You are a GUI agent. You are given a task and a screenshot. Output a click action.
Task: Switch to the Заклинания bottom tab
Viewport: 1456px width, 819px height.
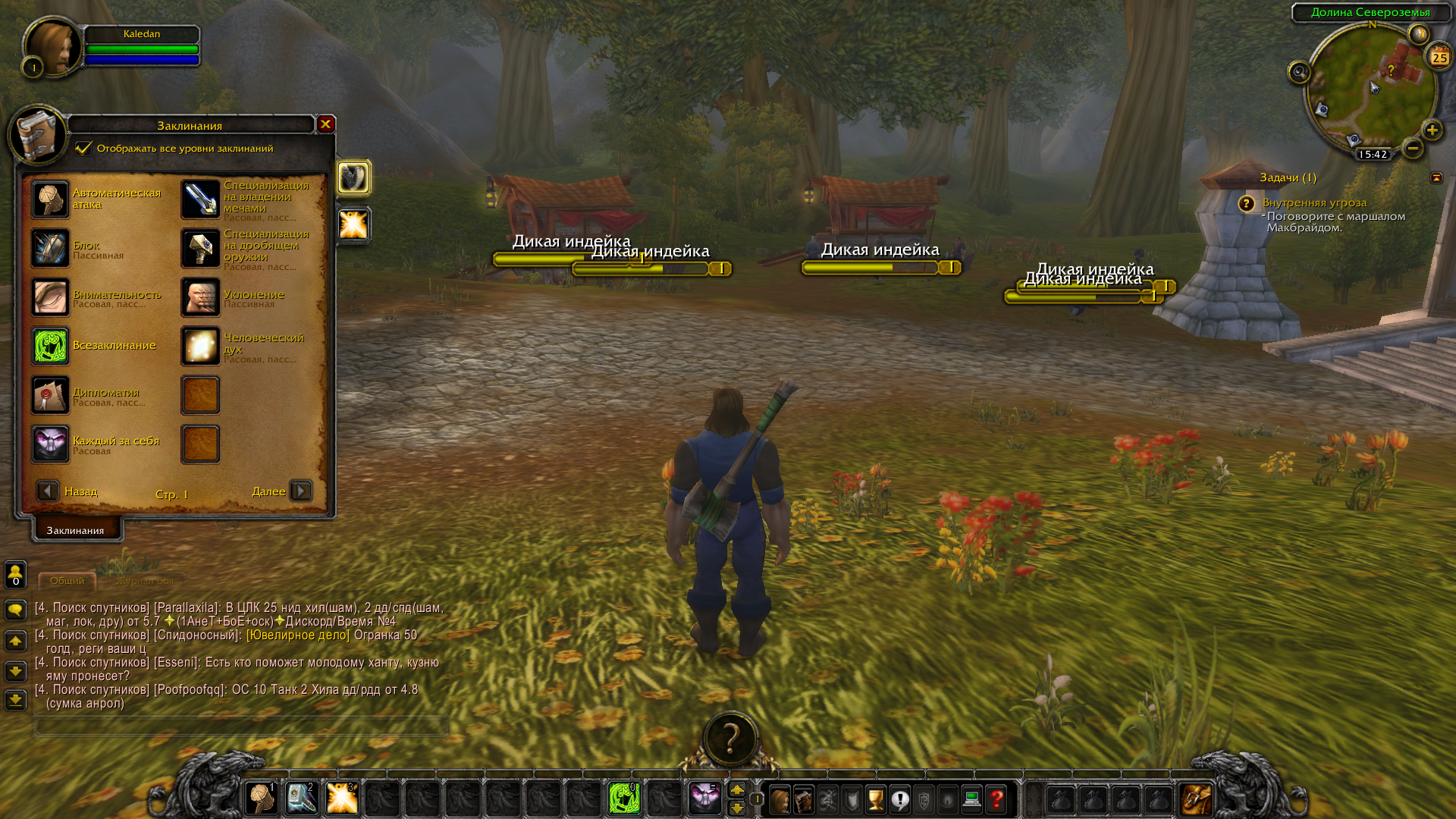tap(76, 530)
